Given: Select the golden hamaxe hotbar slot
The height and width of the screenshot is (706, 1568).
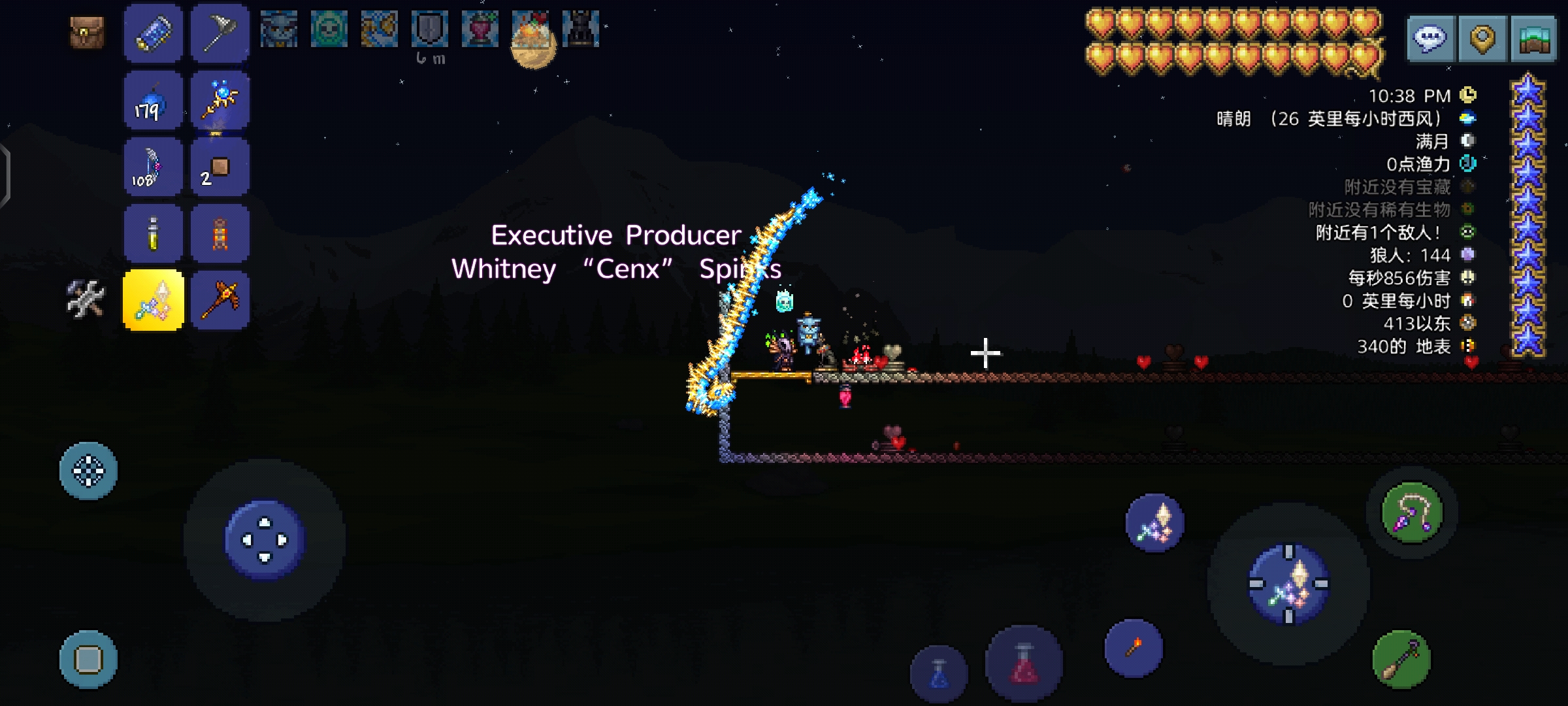Looking at the screenshot, I should pyautogui.click(x=220, y=301).
